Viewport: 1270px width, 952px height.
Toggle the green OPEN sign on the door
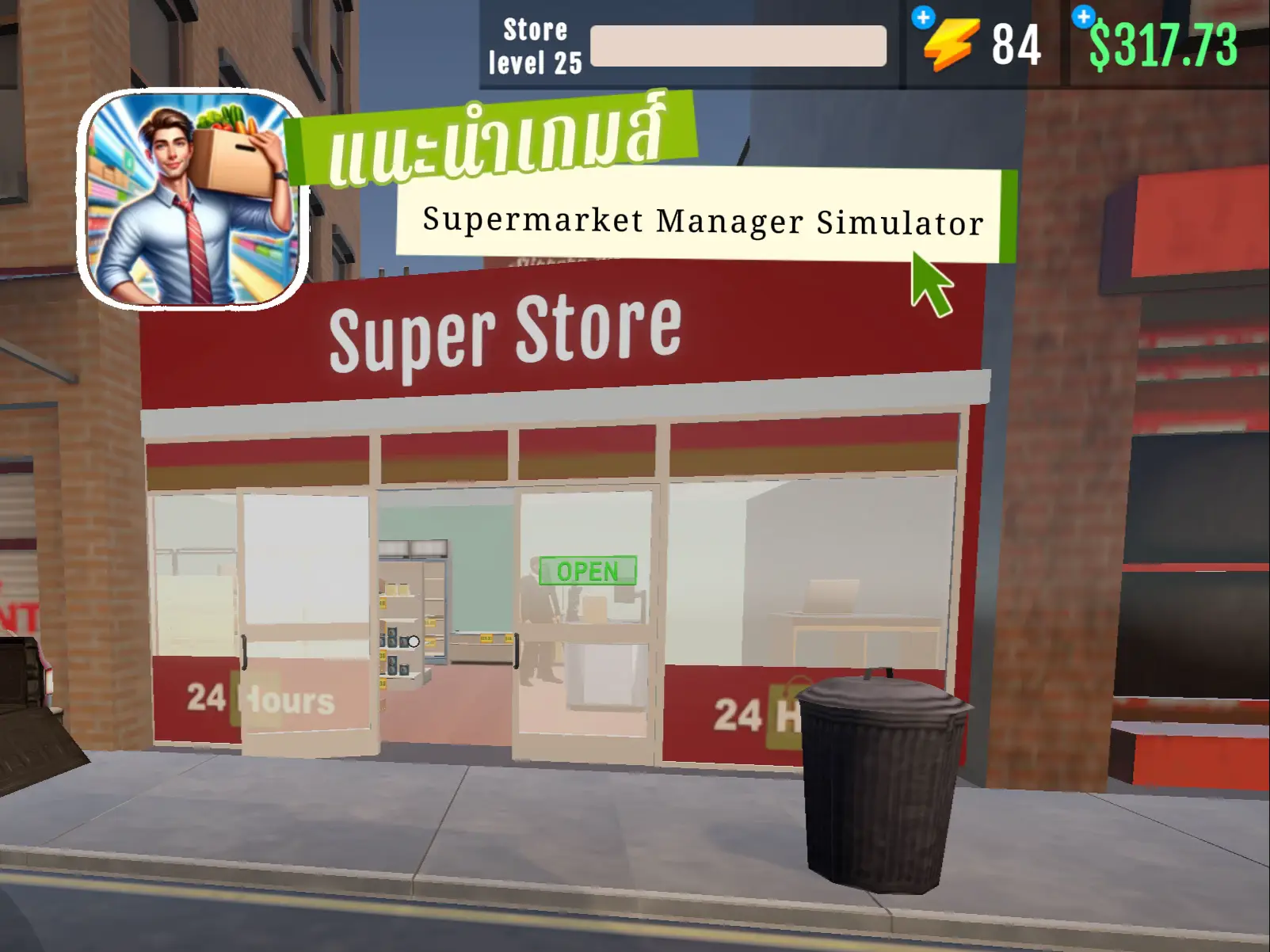coord(587,570)
